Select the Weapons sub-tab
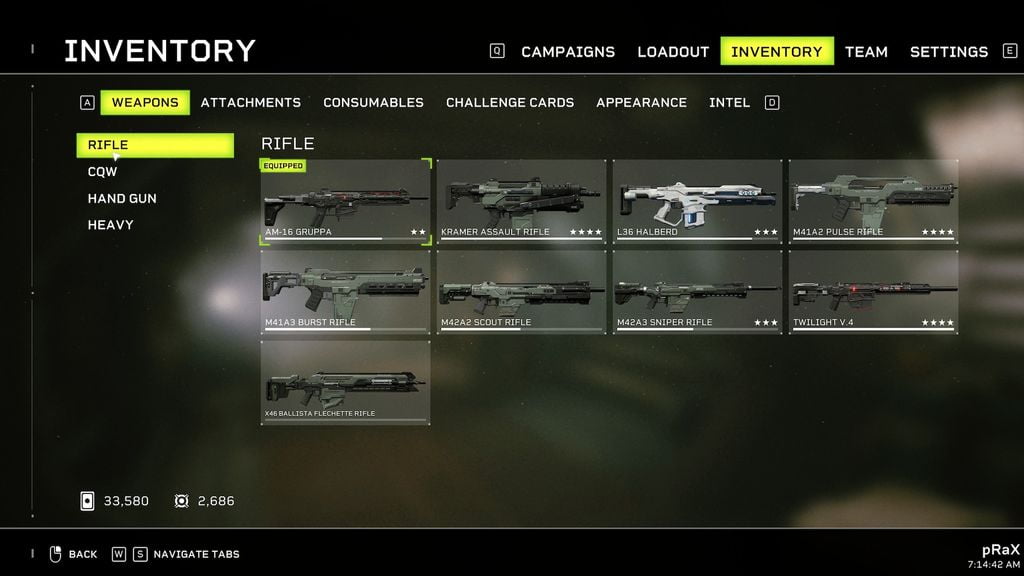 pyautogui.click(x=145, y=102)
